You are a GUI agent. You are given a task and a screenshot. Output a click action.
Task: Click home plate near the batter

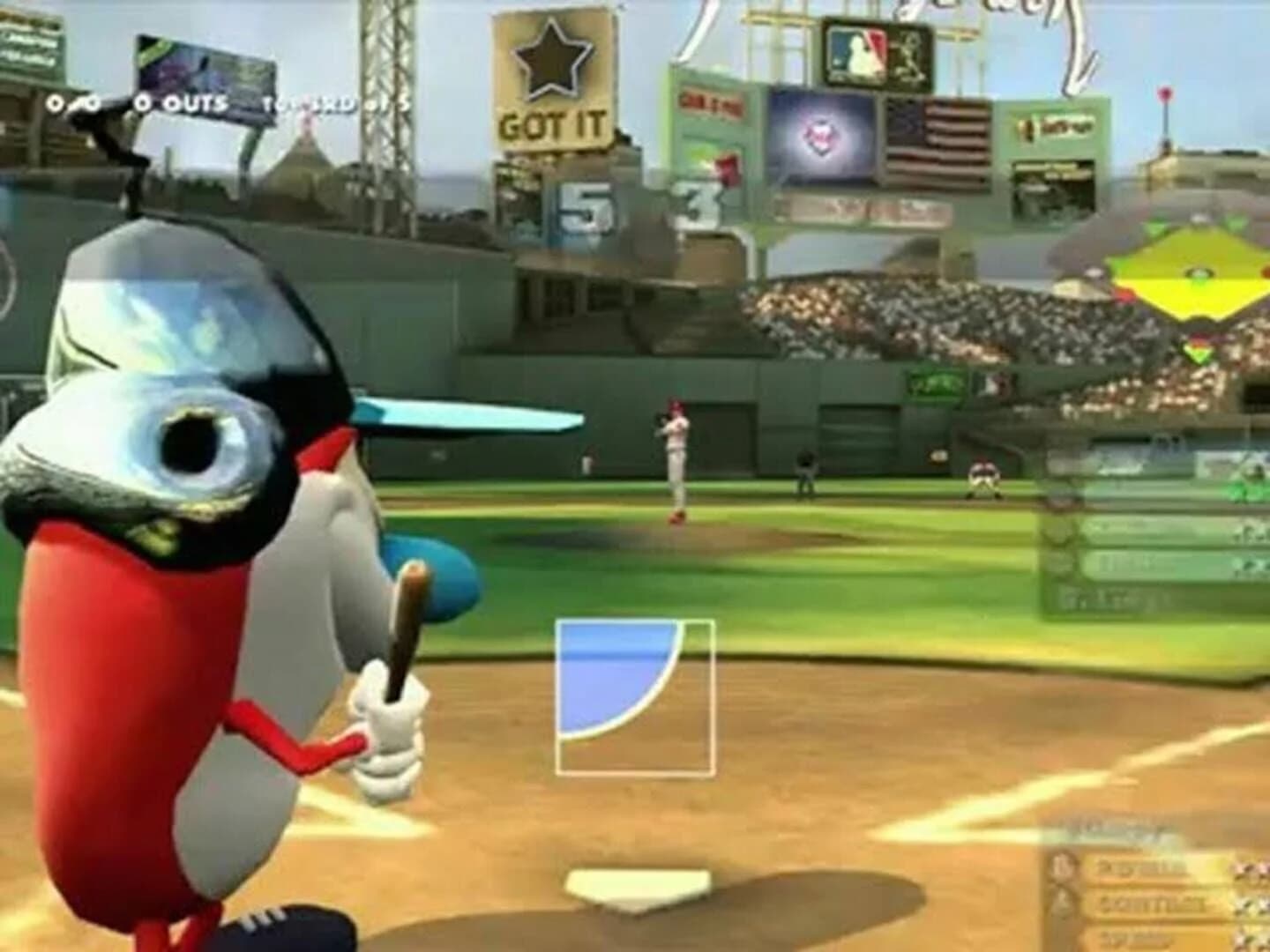pos(635,890)
